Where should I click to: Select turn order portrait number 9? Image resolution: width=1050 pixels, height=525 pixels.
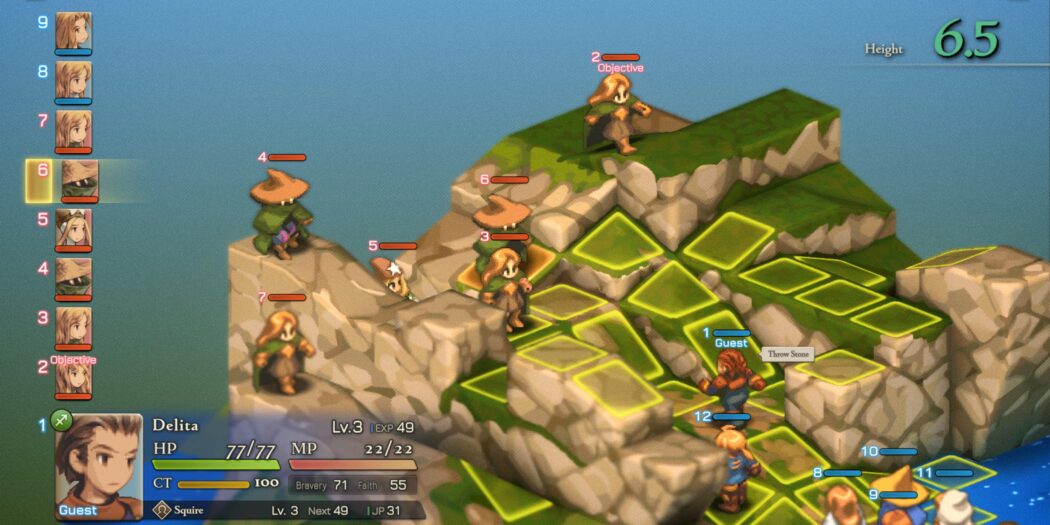(73, 31)
